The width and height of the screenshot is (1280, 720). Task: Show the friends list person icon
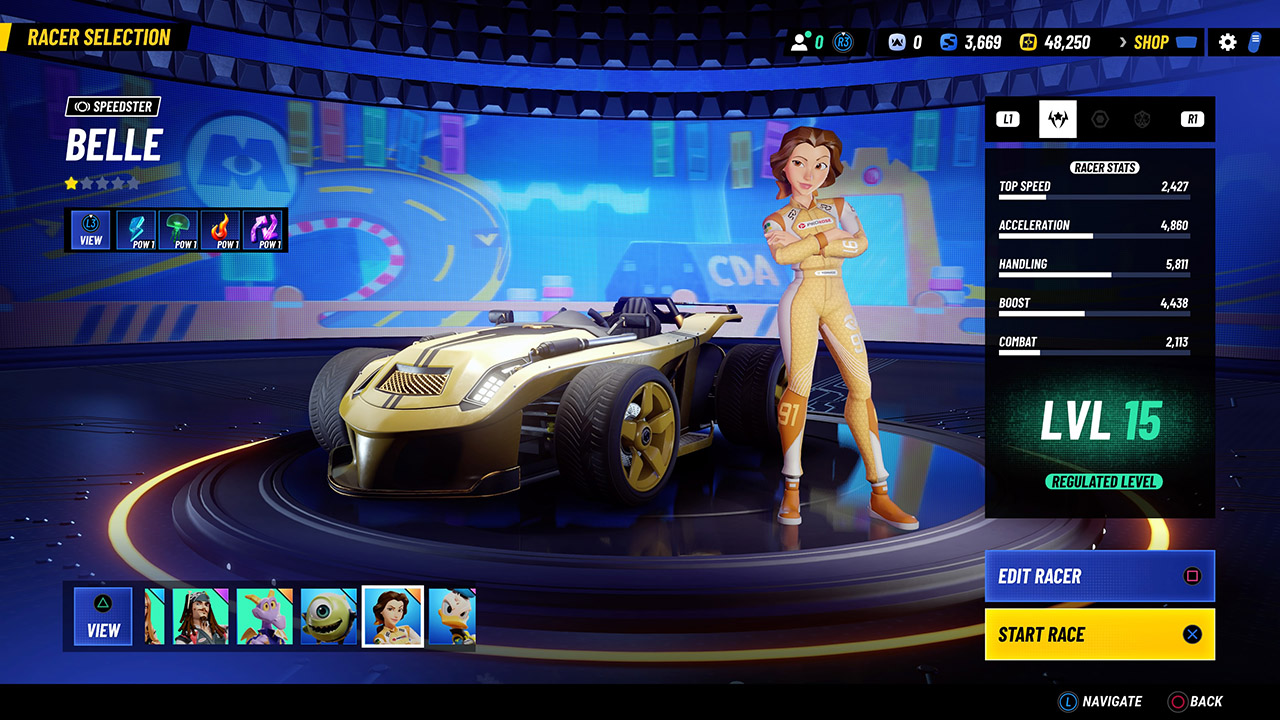800,42
